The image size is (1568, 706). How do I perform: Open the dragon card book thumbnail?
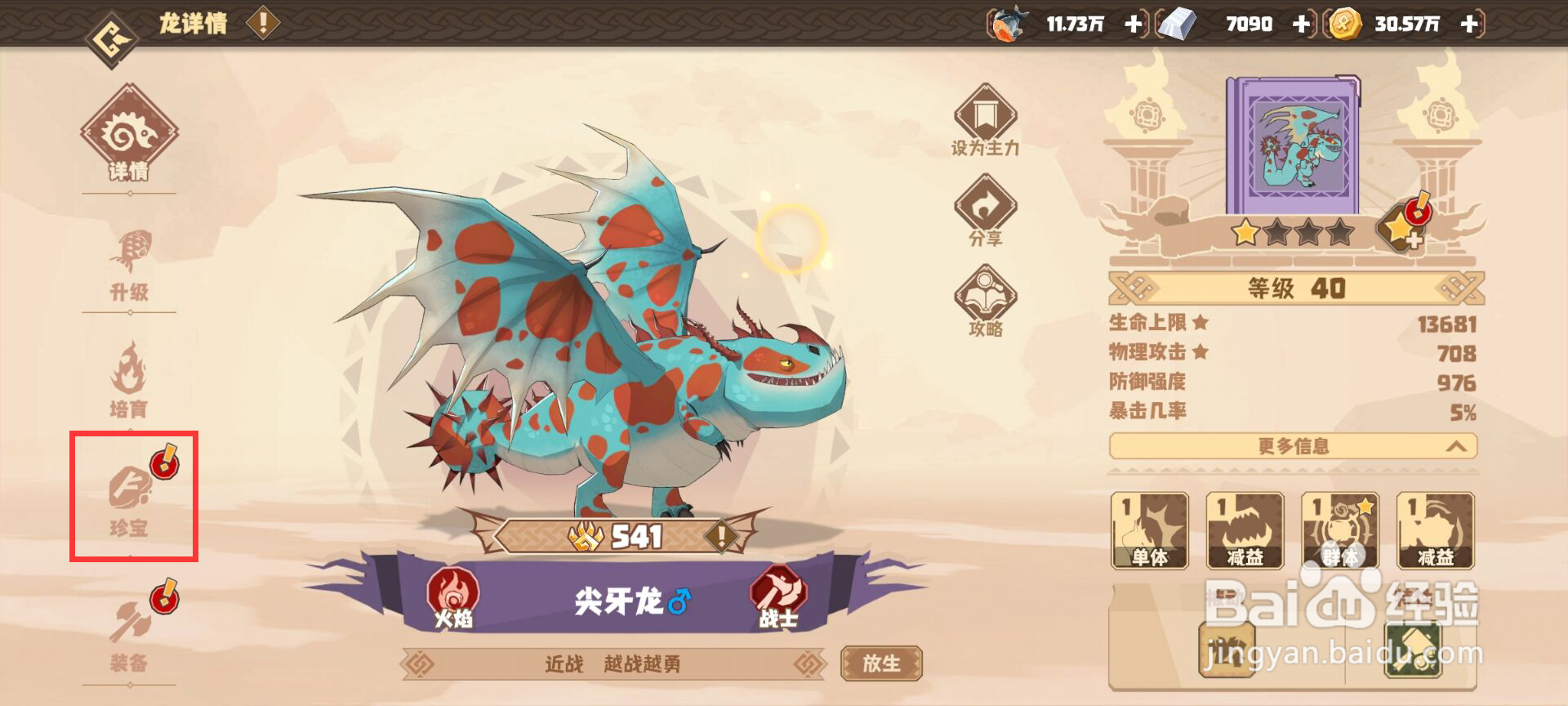click(1294, 143)
